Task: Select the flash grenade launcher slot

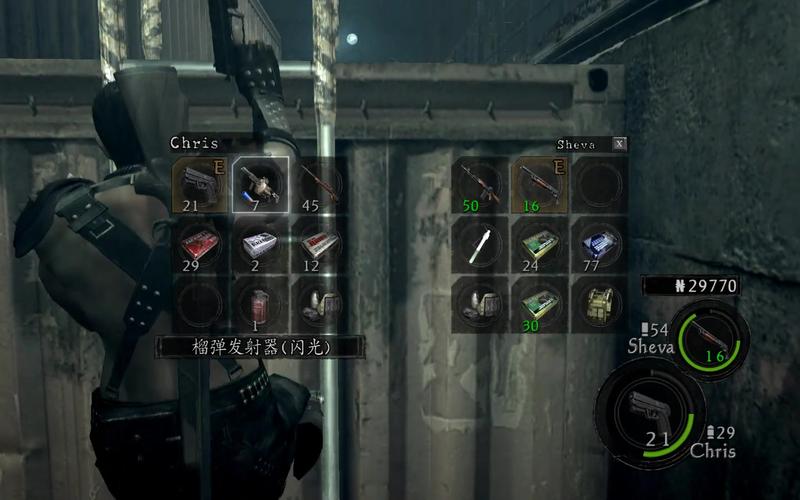Action: click(260, 185)
